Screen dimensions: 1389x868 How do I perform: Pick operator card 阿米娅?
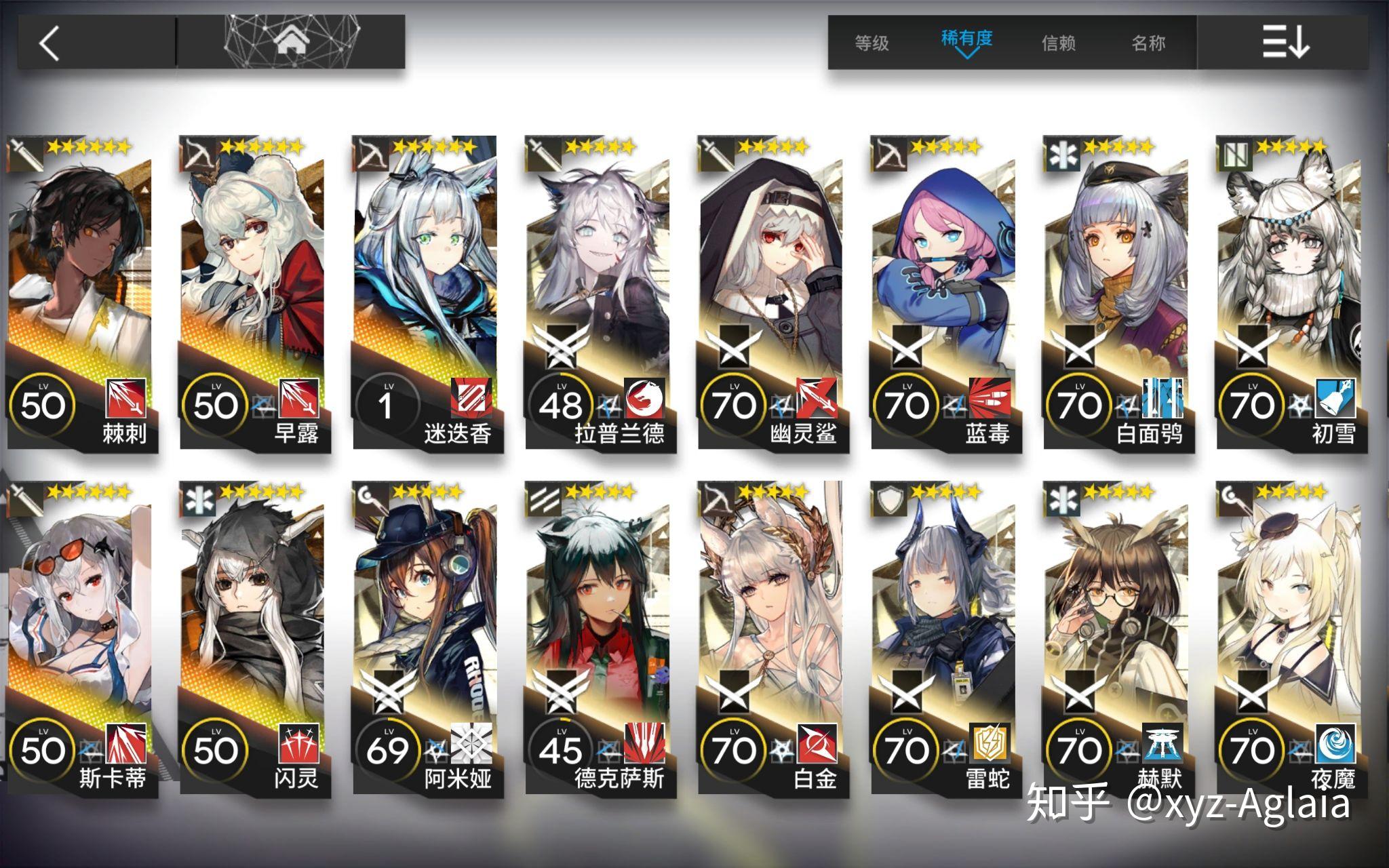click(427, 637)
